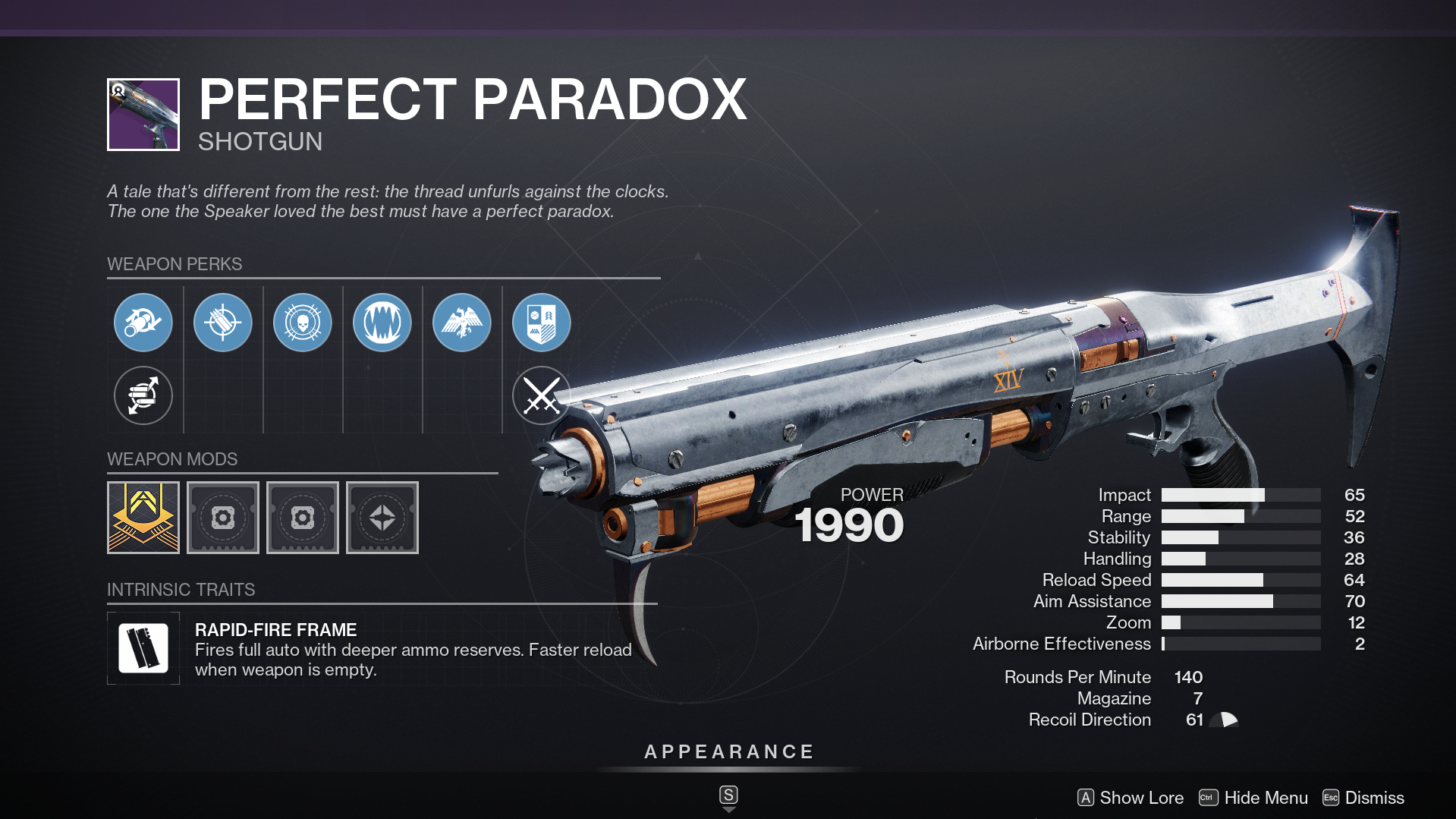Click the Rapid-Fire Frame intrinsic trait icon
This screenshot has height=819, width=1456.
click(143, 647)
